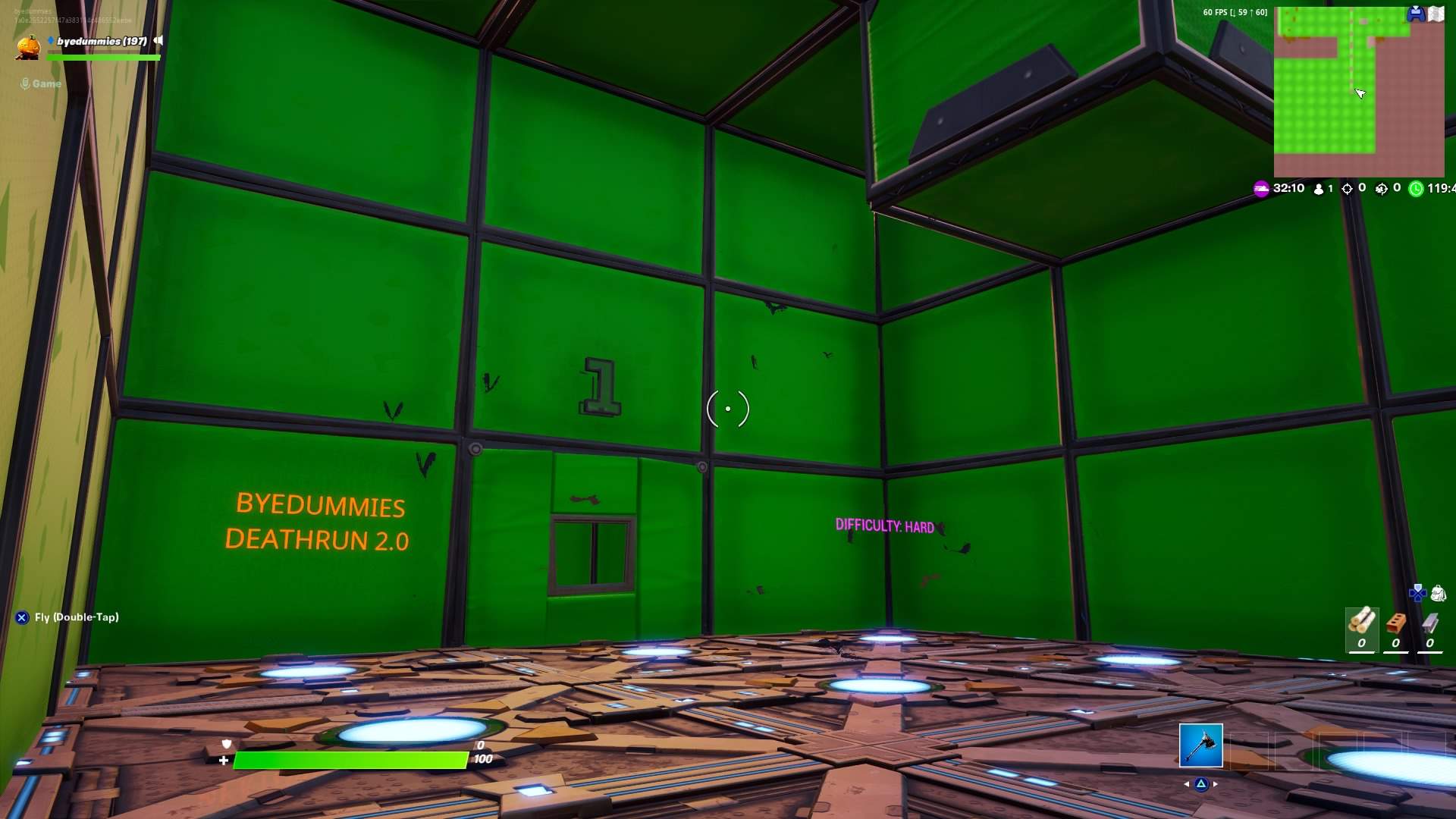Click the green health bar
This screenshot has height=819, width=1456.
pyautogui.click(x=349, y=758)
